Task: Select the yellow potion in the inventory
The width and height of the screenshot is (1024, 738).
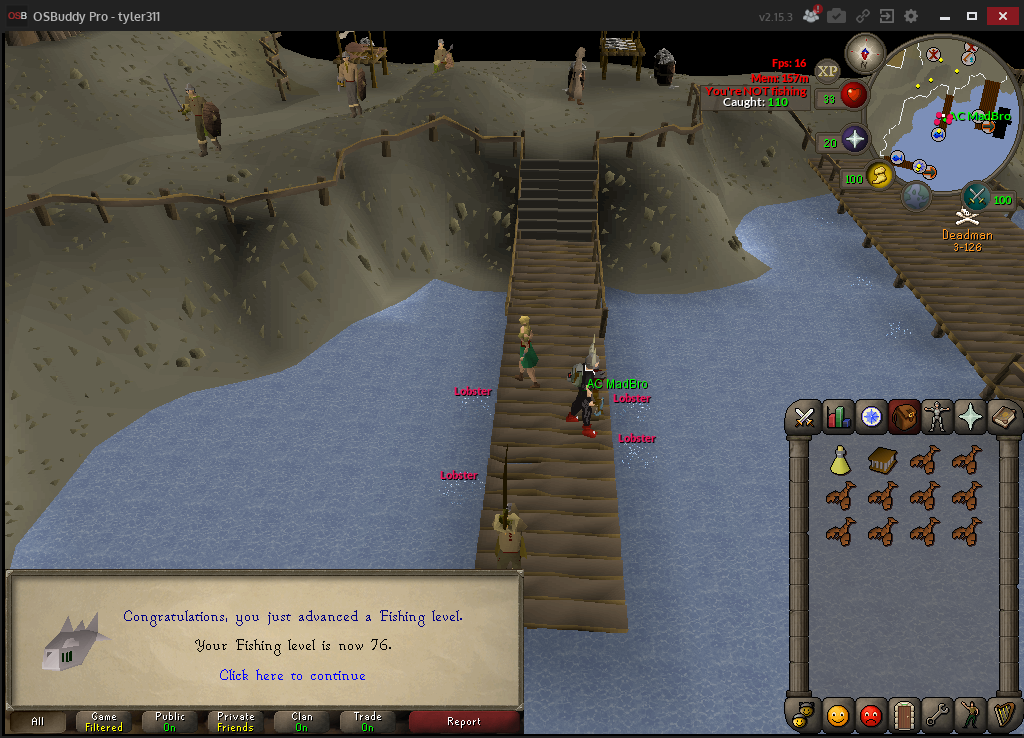Action: 840,460
